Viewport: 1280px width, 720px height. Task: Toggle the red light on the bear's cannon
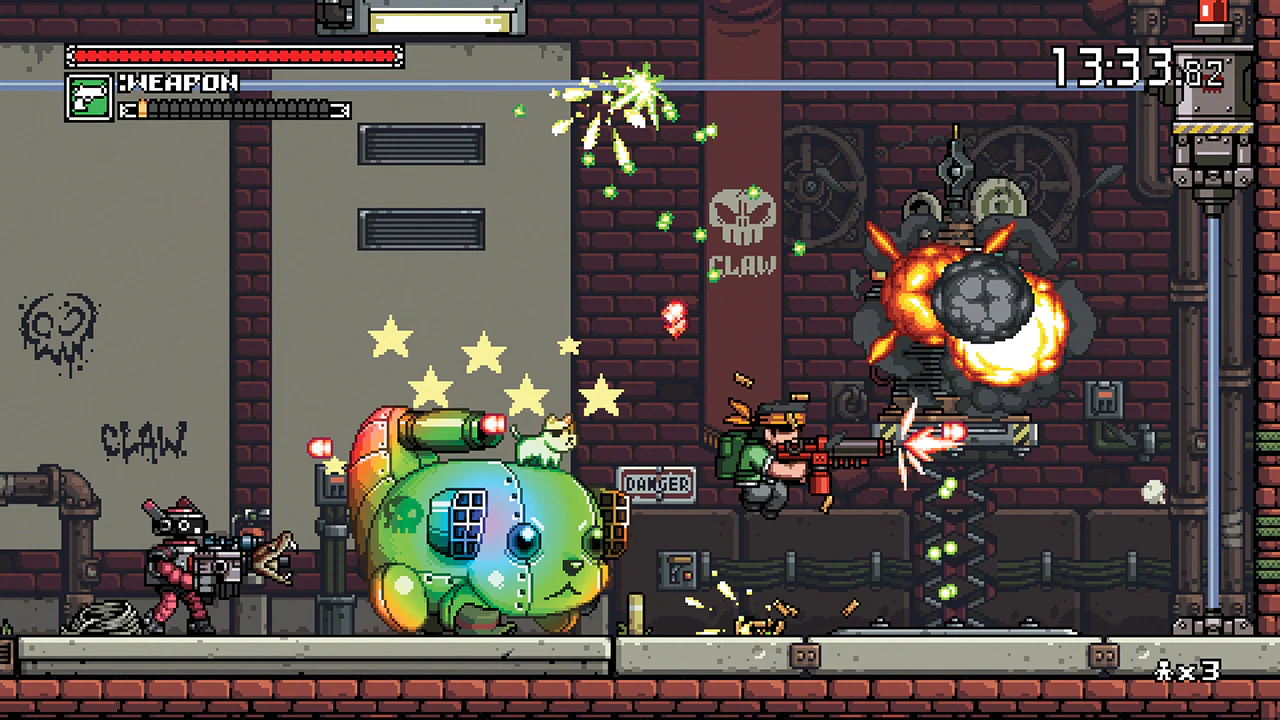490,423
